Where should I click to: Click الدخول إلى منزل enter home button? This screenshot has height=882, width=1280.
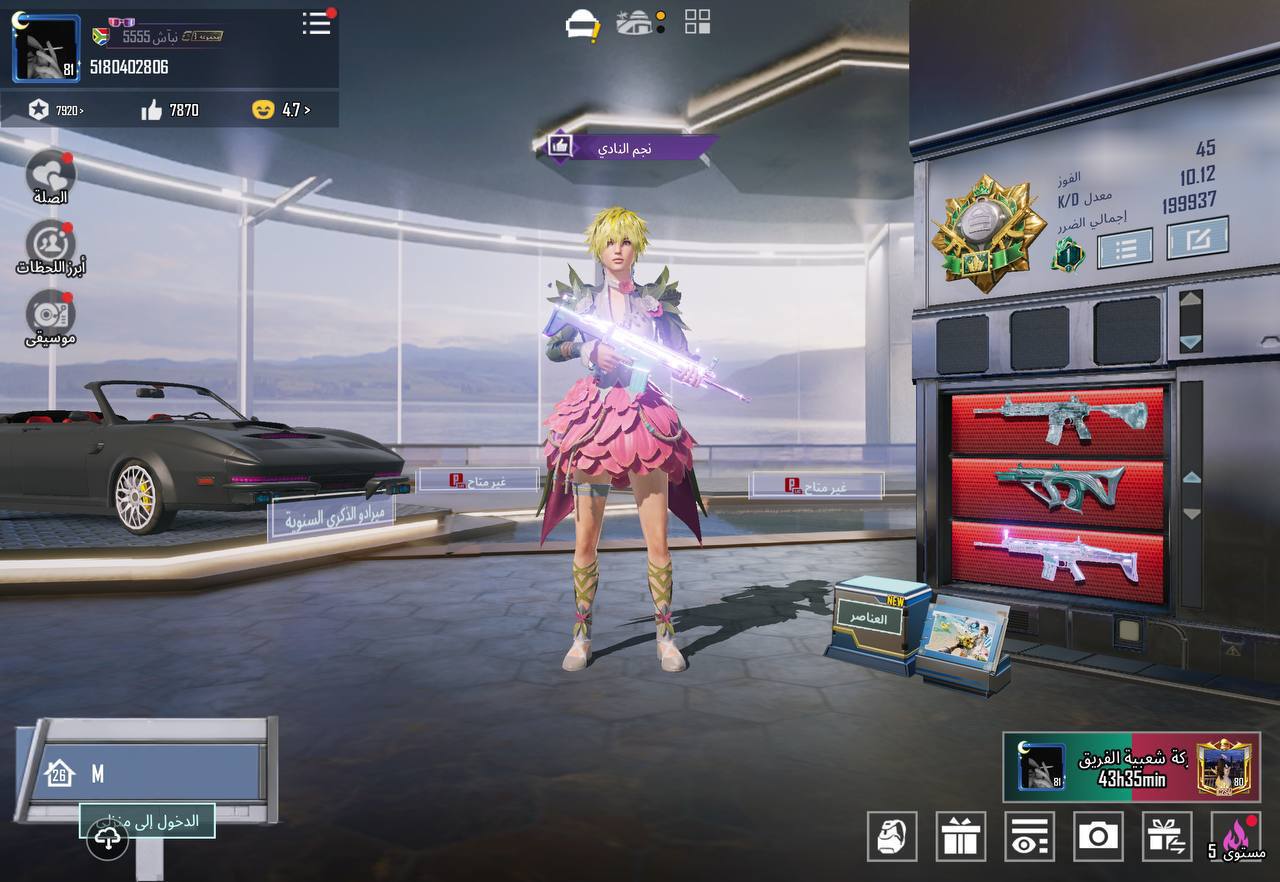[x=147, y=822]
